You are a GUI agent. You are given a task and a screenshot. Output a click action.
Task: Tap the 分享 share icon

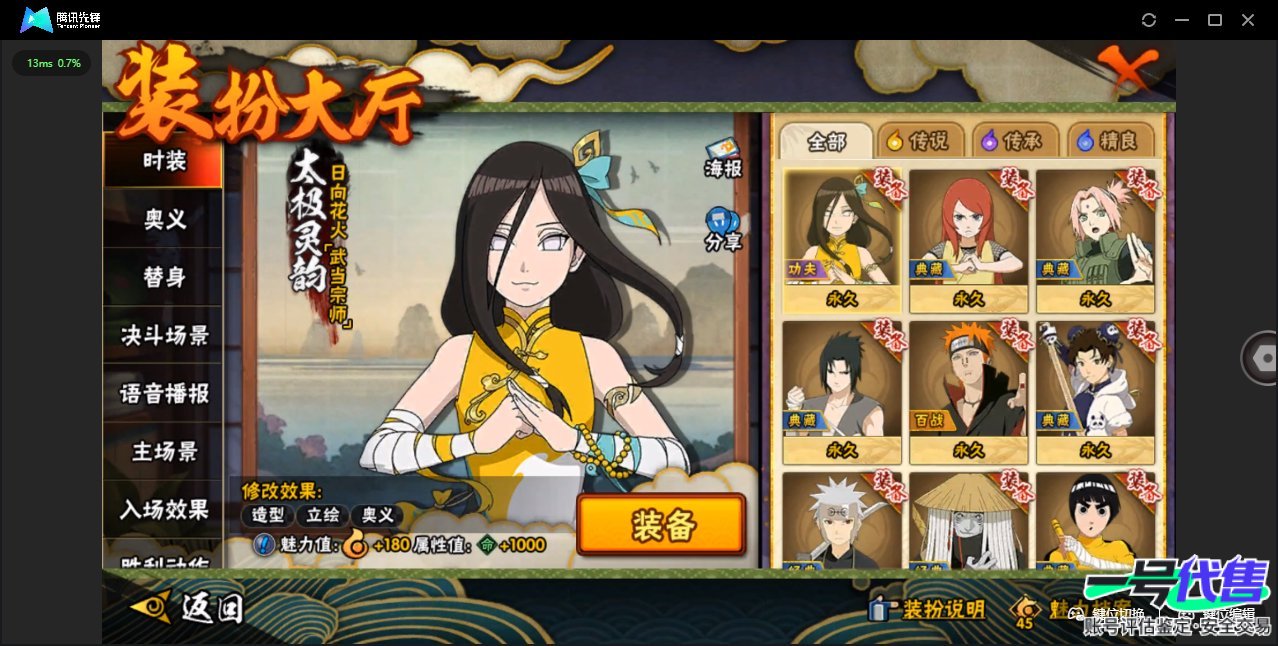pos(722,229)
